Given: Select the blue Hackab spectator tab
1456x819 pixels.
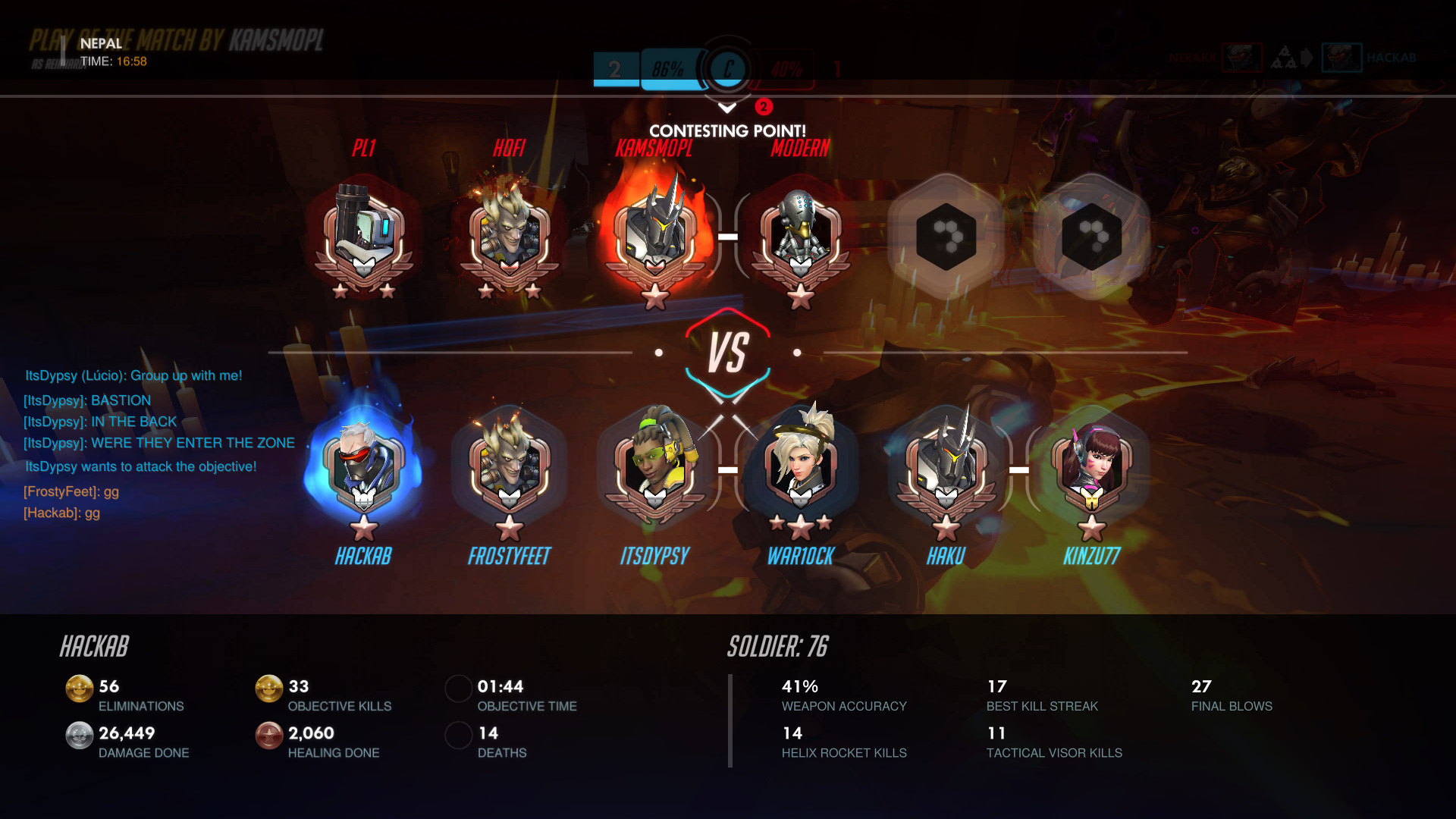Looking at the screenshot, I should 1341,57.
